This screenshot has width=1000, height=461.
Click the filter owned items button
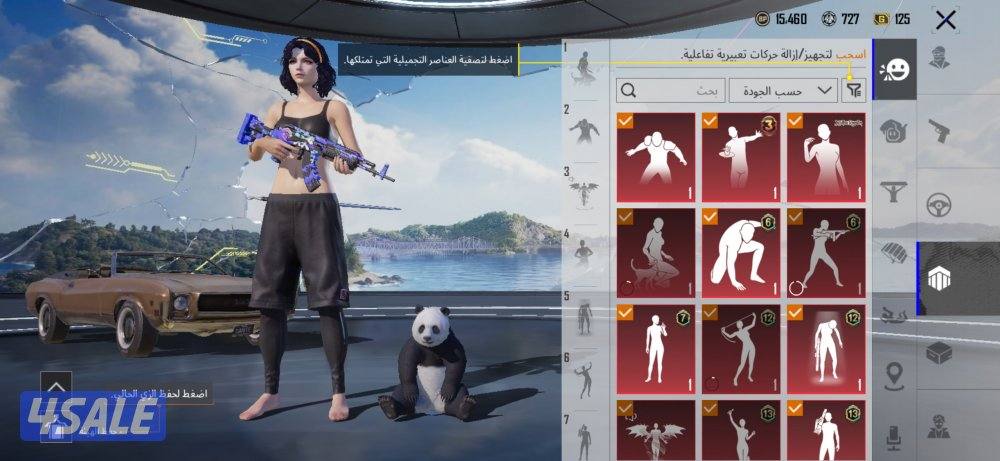pyautogui.click(x=854, y=91)
